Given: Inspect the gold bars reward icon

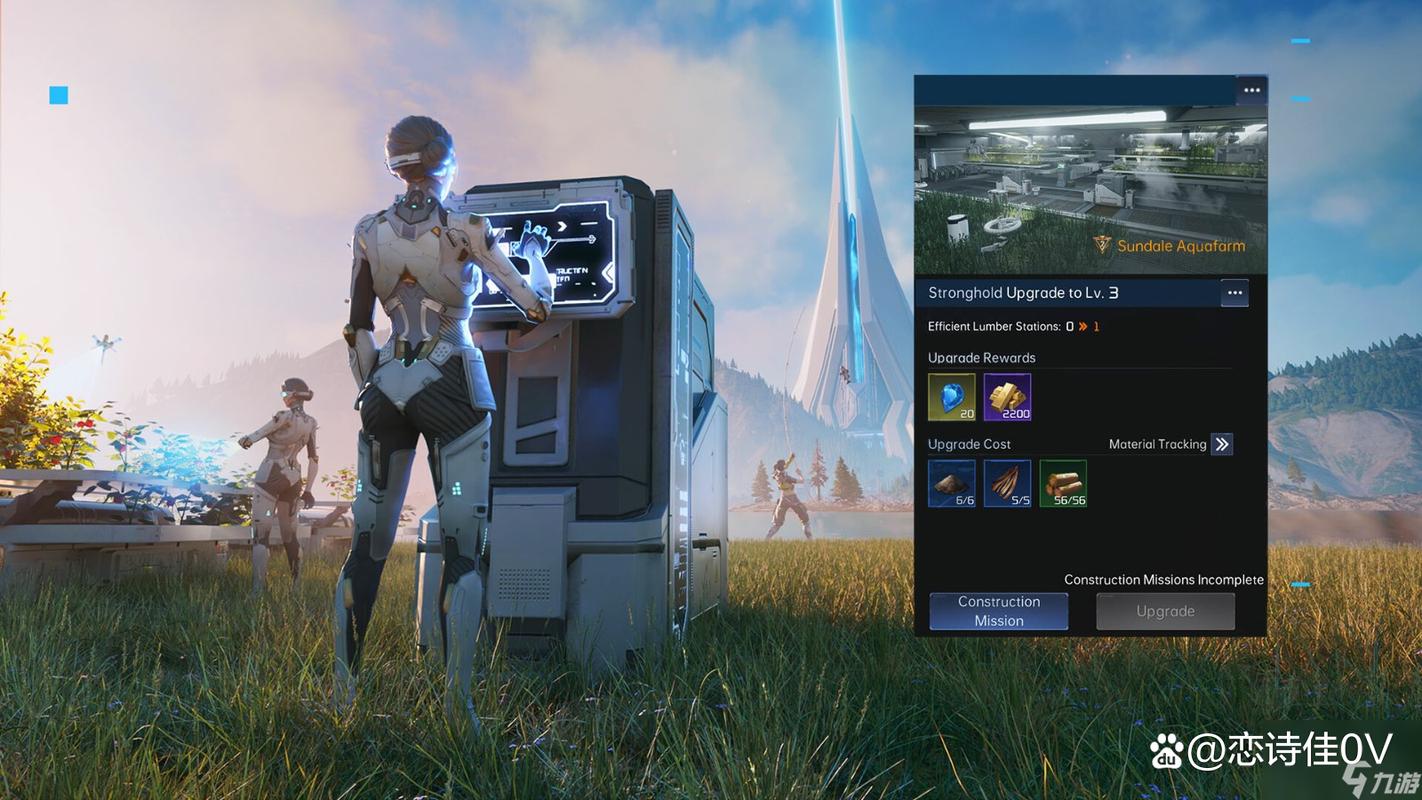Looking at the screenshot, I should pos(1007,397).
